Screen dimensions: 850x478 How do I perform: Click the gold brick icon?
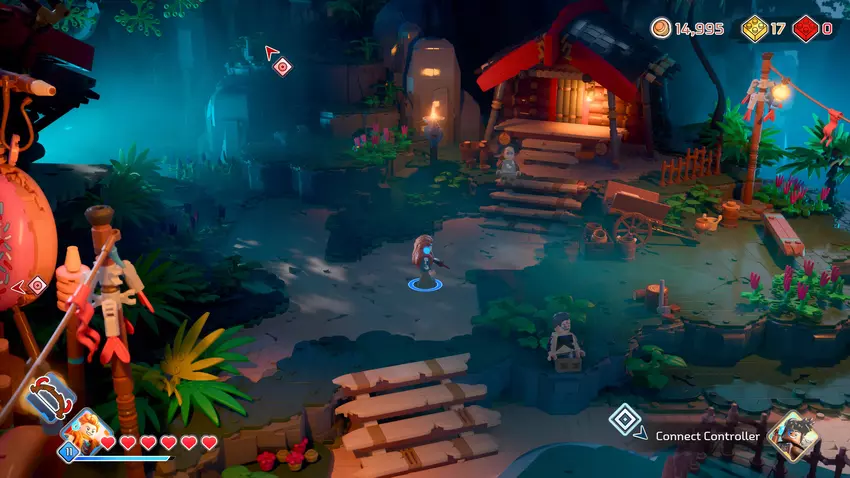[x=754, y=28]
